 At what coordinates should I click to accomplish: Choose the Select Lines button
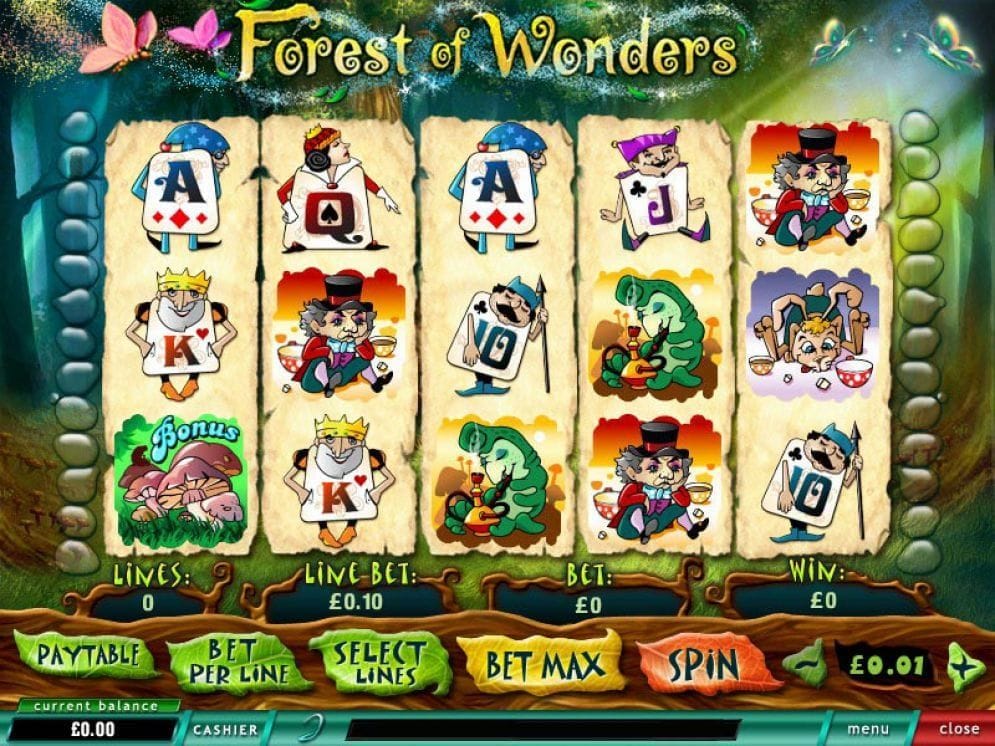point(379,662)
